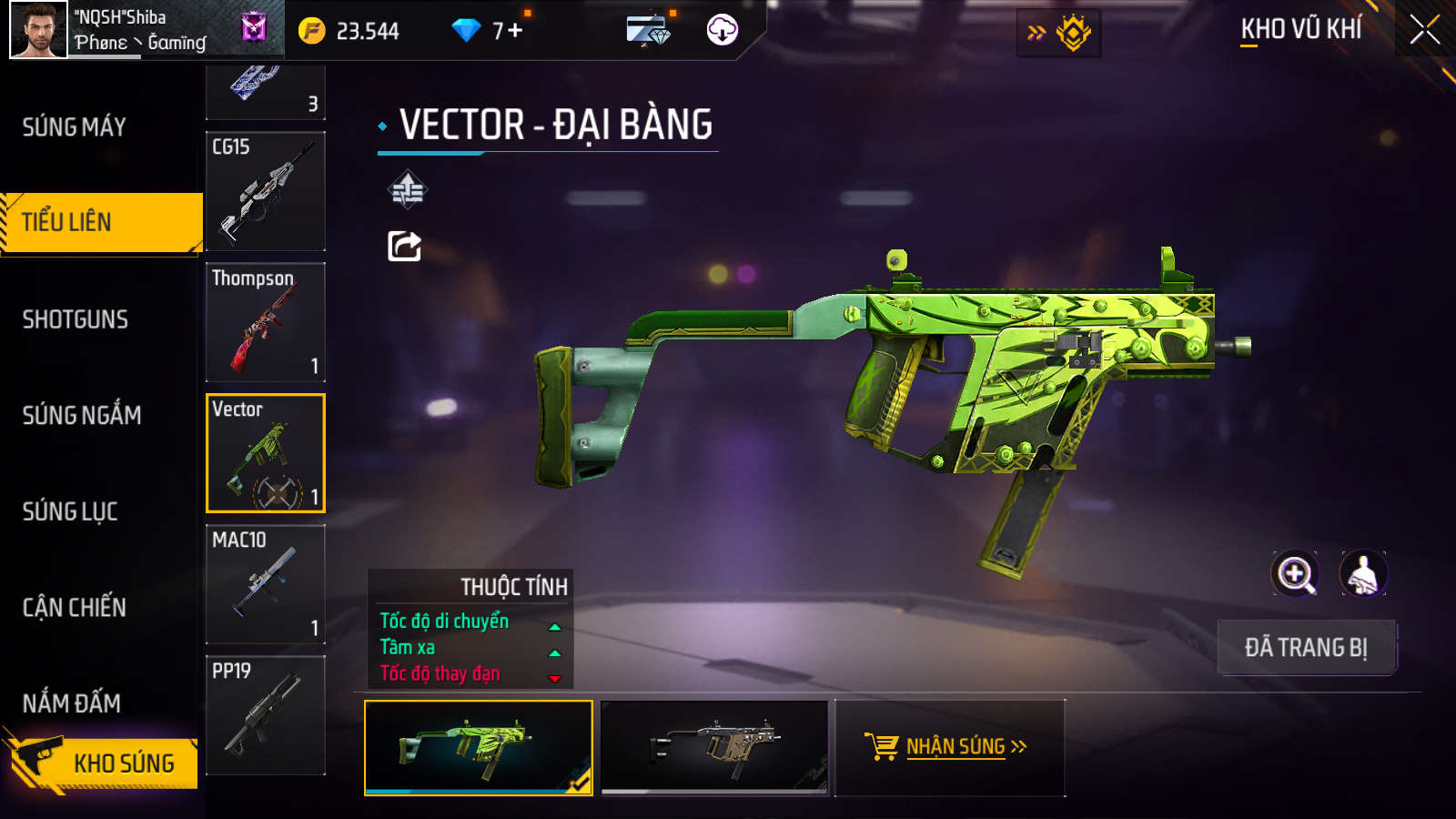This screenshot has width=1456, height=819.
Task: Switch to the SÚNG MÁY category
Action: tap(75, 127)
